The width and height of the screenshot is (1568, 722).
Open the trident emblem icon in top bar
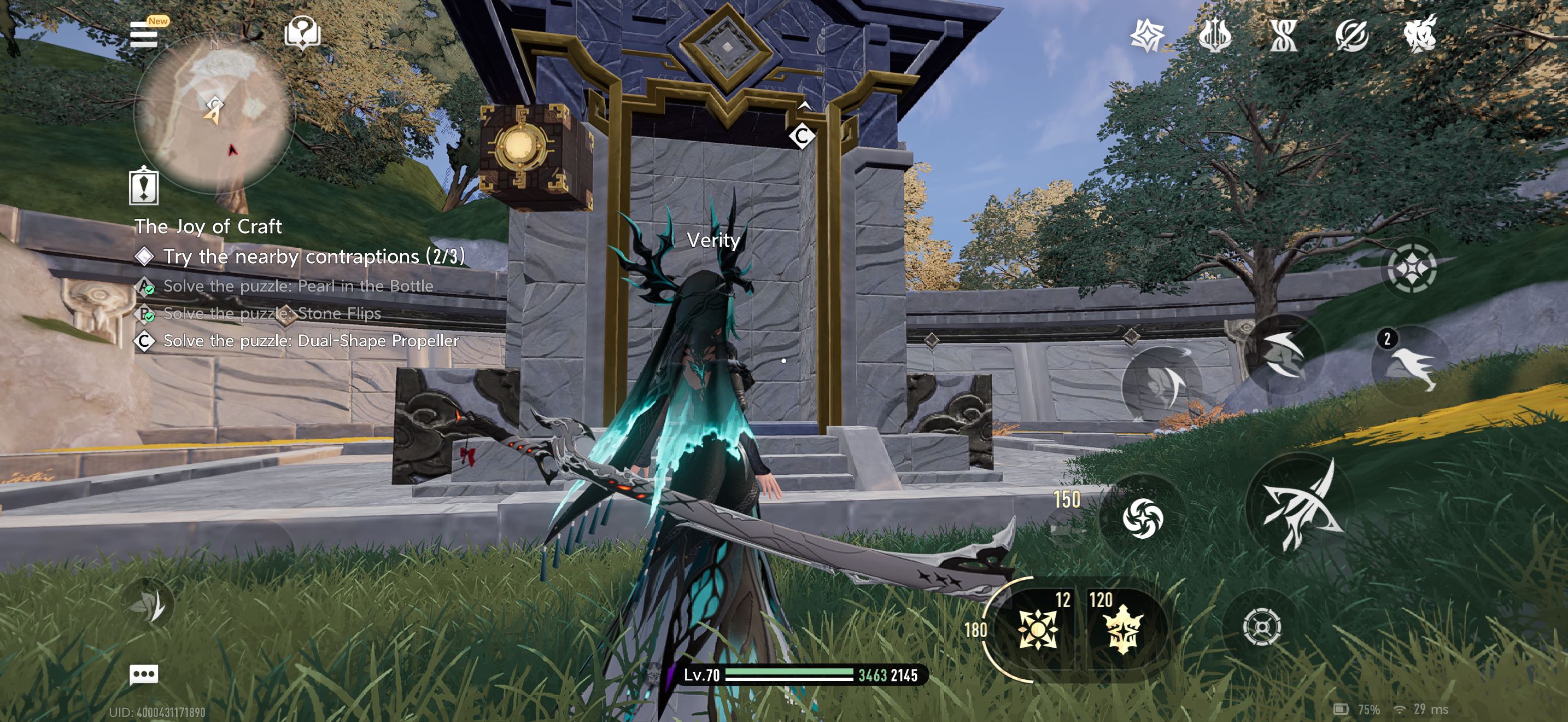coord(1215,36)
